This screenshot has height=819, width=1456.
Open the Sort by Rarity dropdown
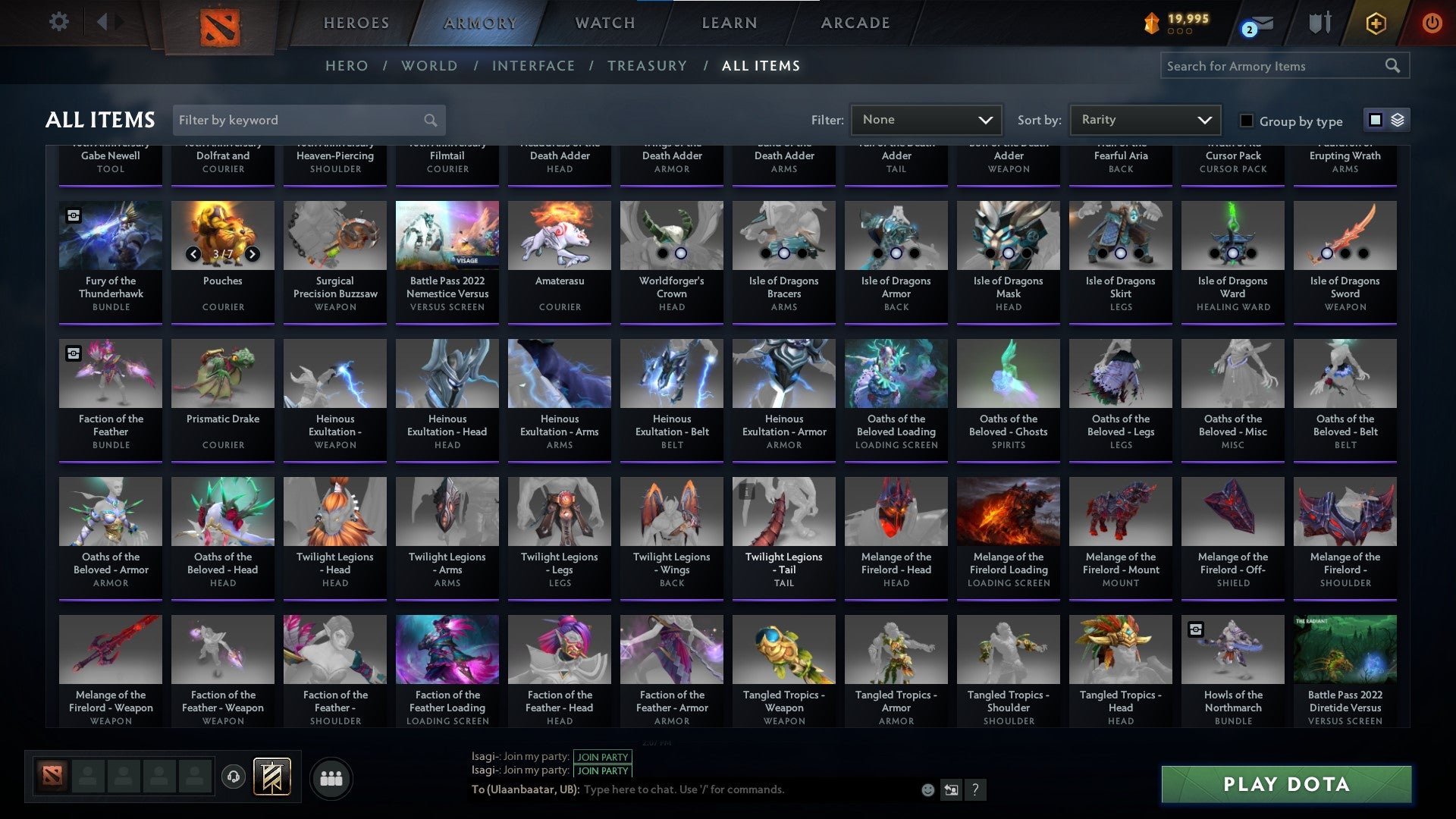coord(1143,119)
